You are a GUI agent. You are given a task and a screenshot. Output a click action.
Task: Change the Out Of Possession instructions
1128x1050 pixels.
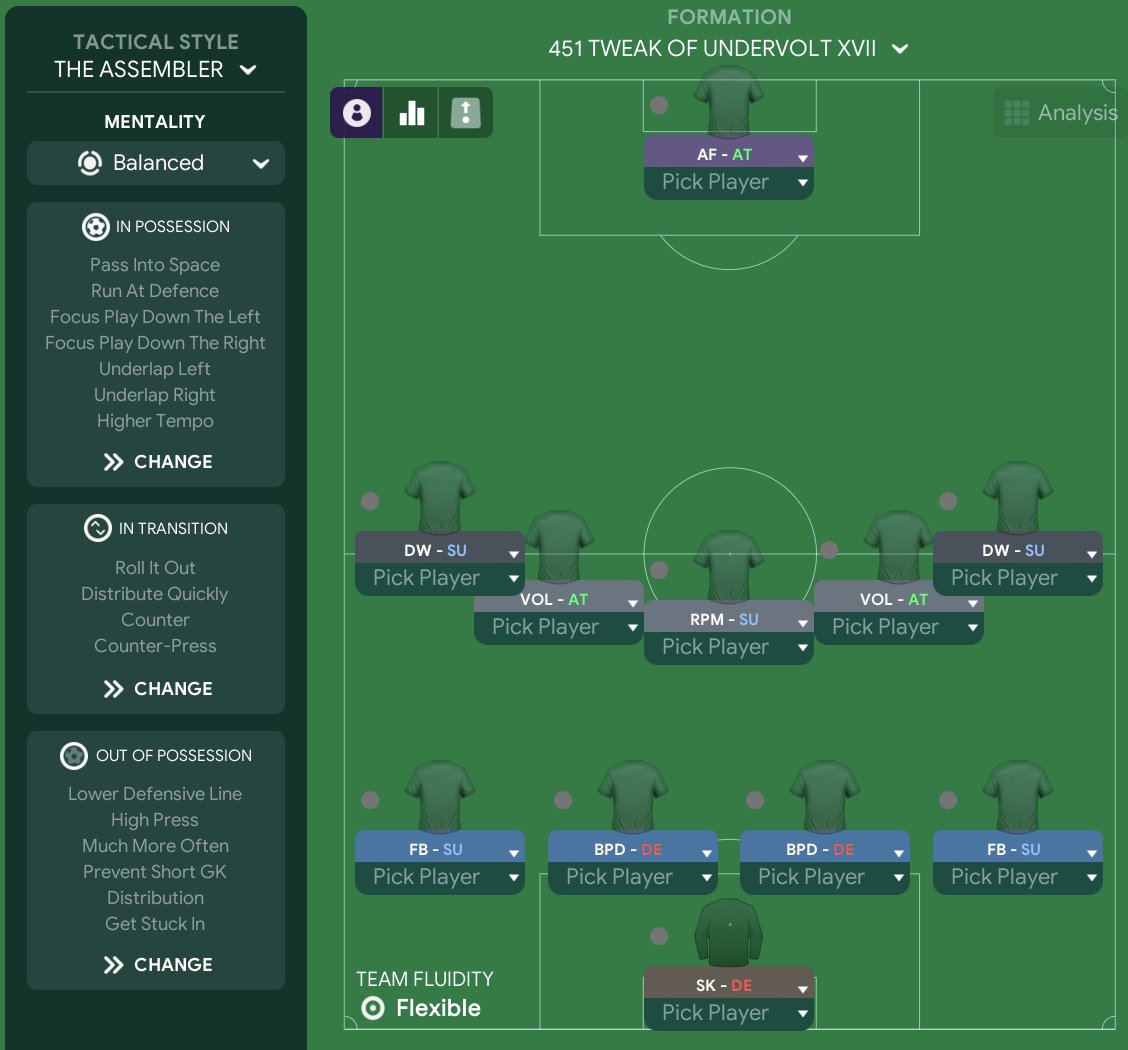coord(157,965)
